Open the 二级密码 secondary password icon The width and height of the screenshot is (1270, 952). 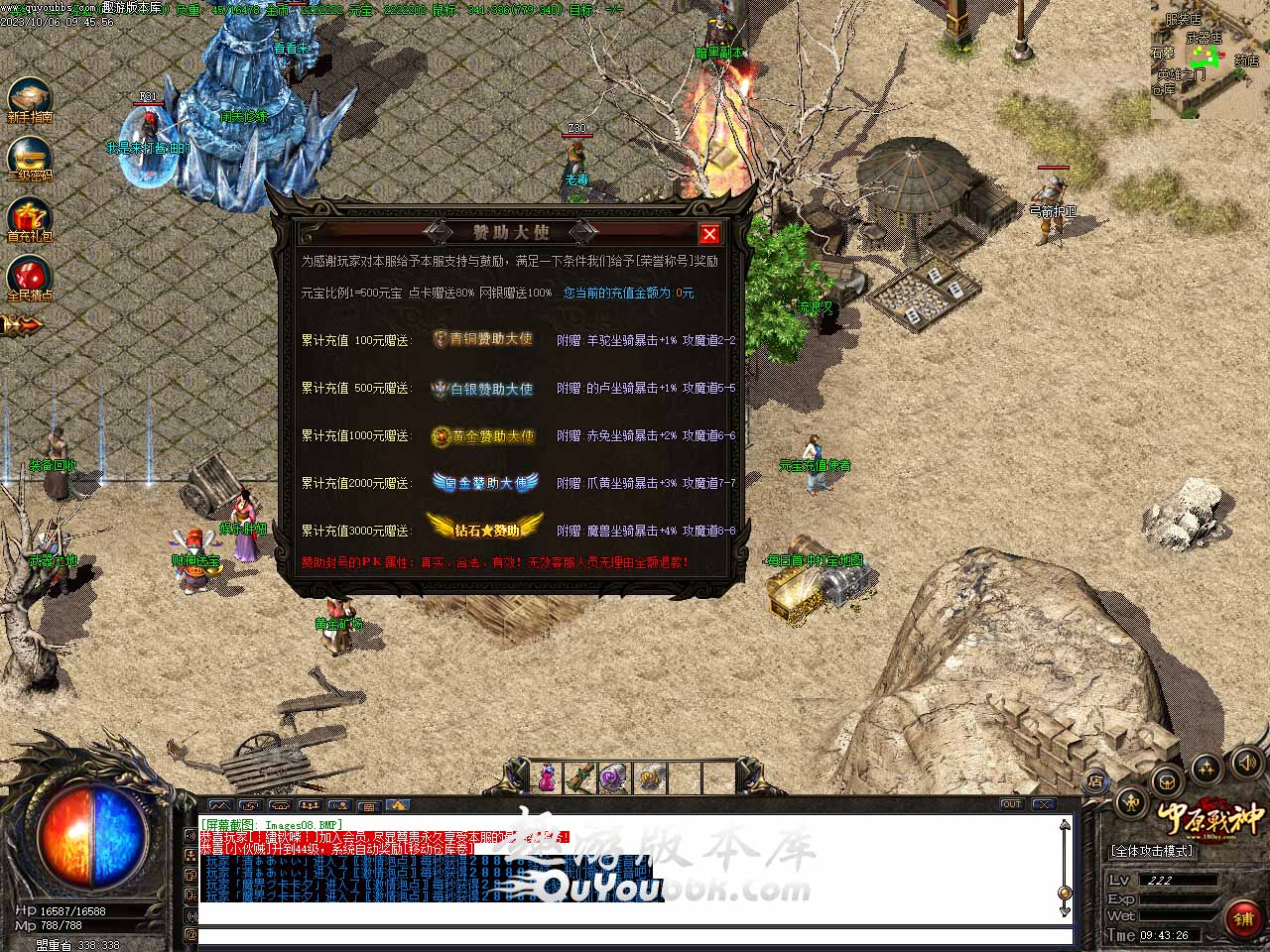29,158
